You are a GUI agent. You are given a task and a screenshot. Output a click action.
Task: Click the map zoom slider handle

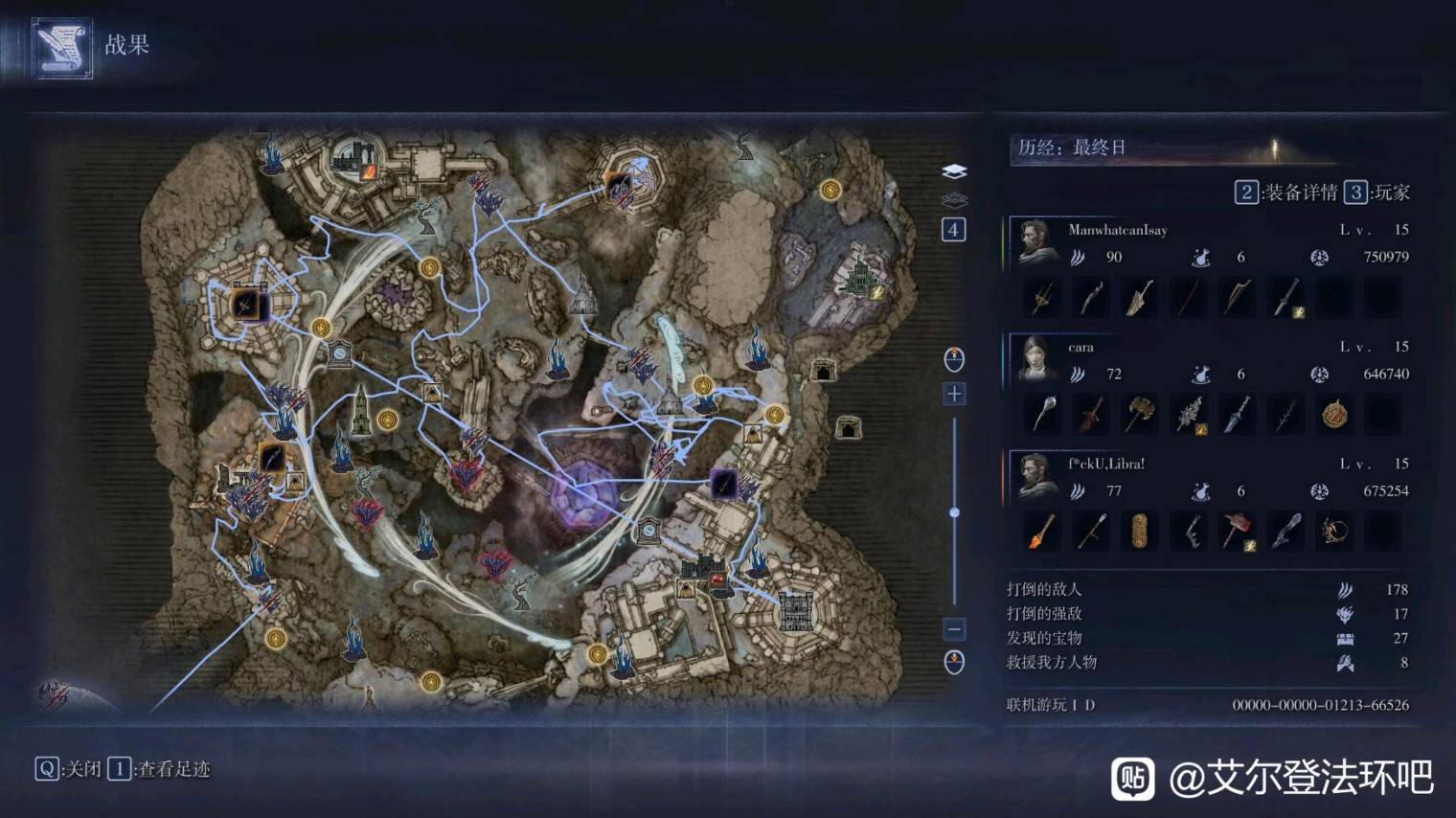point(954,512)
